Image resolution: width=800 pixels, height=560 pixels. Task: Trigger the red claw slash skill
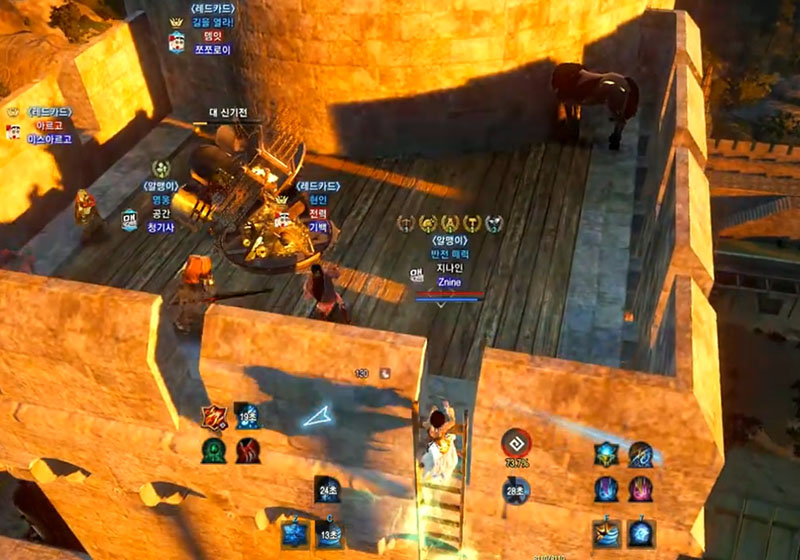248,450
